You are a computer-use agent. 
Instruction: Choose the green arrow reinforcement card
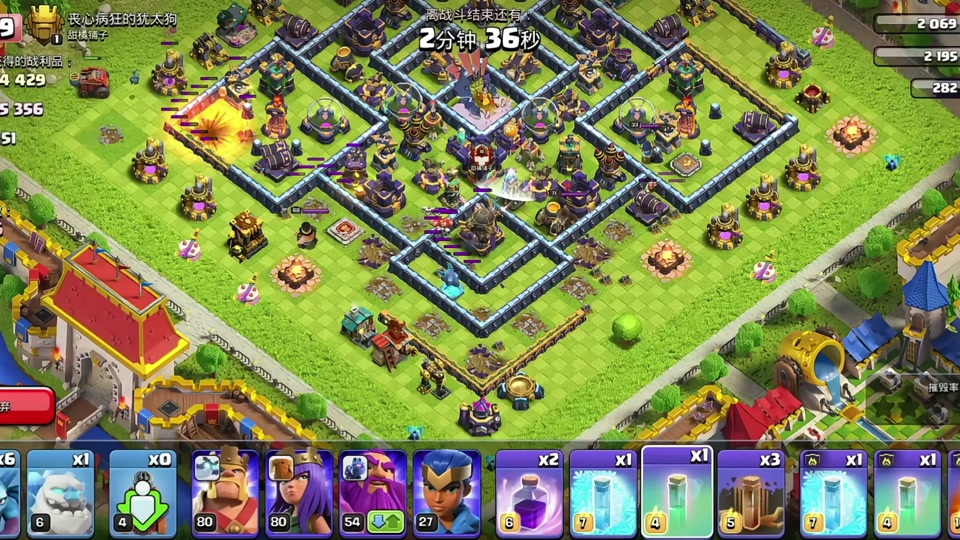coord(142,493)
